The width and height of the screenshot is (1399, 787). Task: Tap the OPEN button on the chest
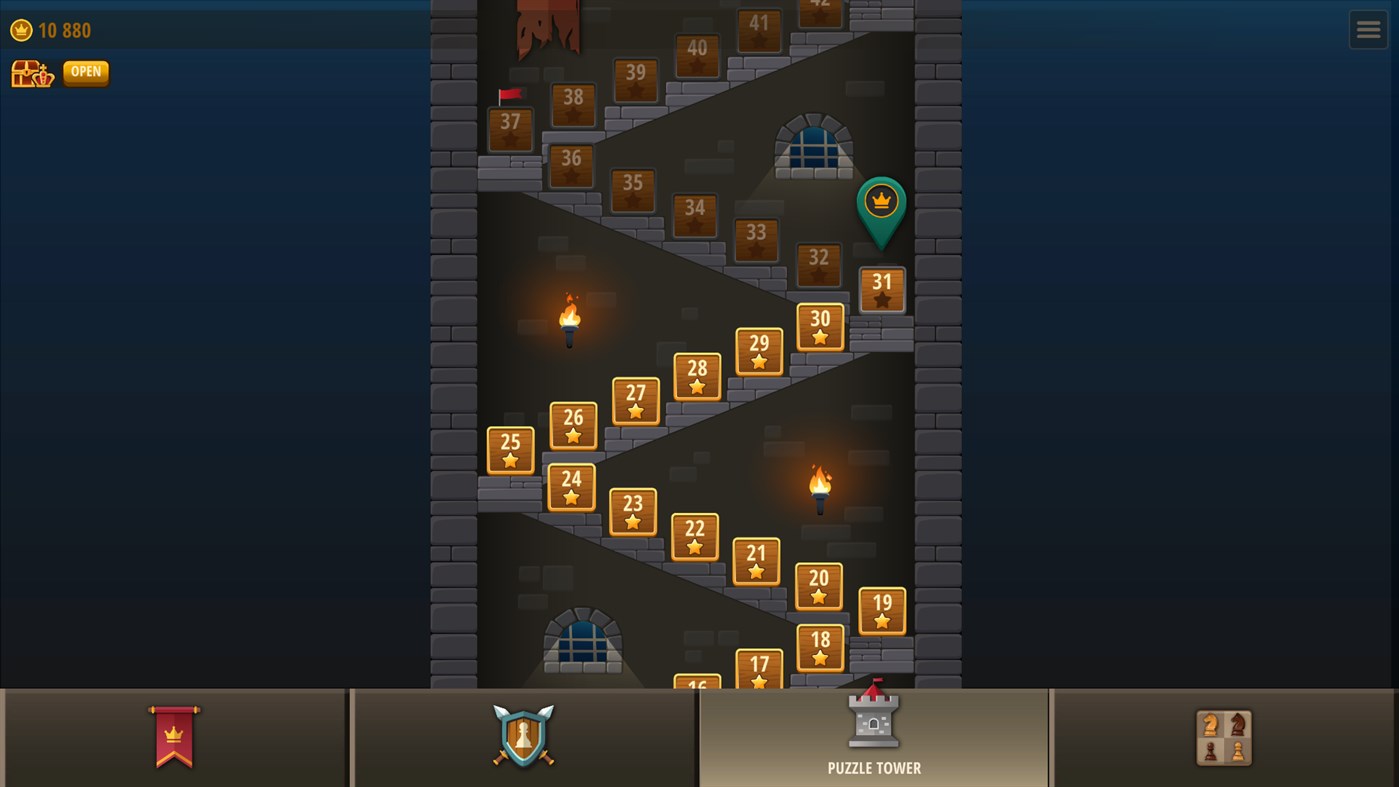click(x=85, y=71)
